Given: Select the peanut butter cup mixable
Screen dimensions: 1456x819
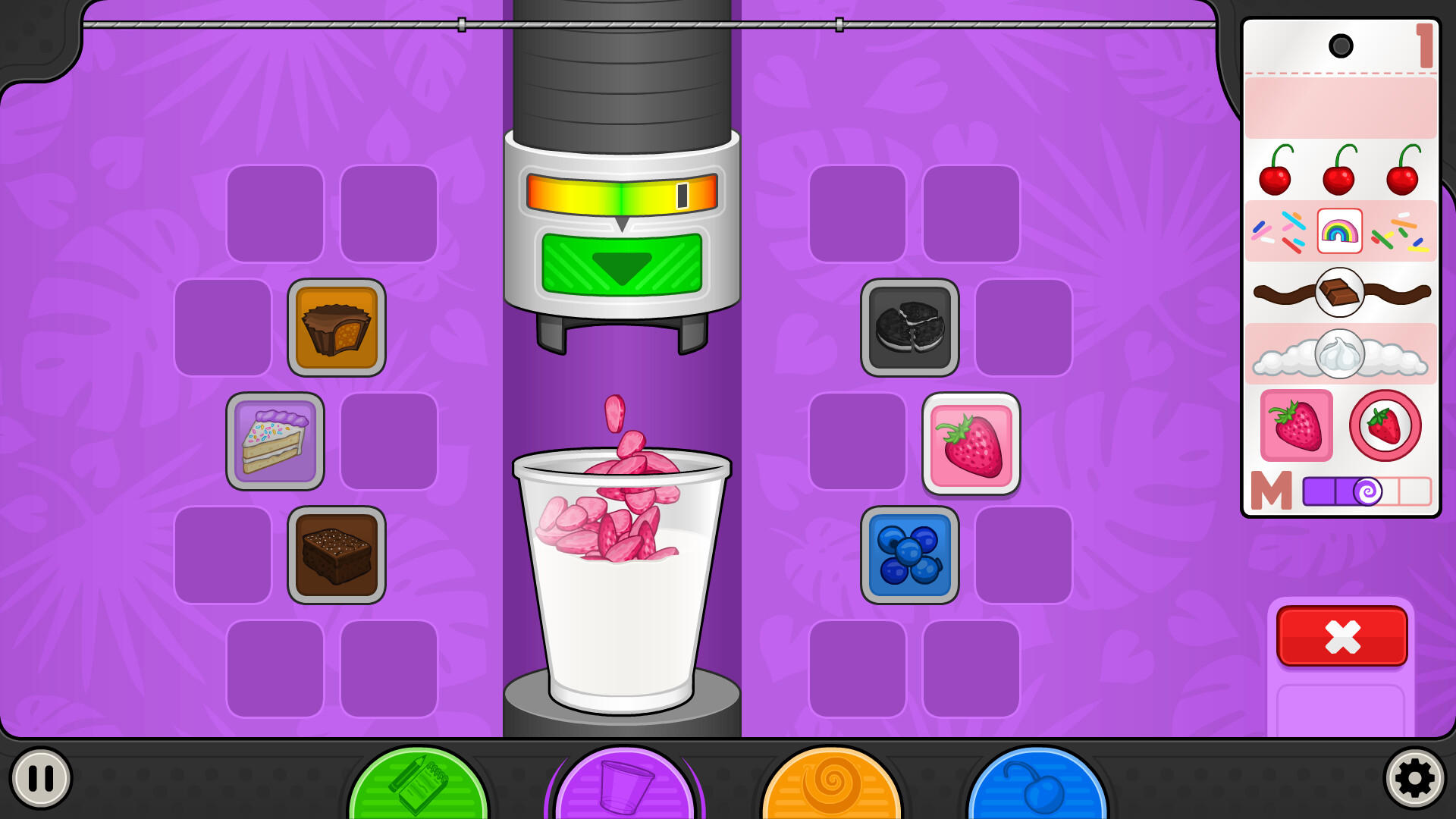Looking at the screenshot, I should (336, 328).
